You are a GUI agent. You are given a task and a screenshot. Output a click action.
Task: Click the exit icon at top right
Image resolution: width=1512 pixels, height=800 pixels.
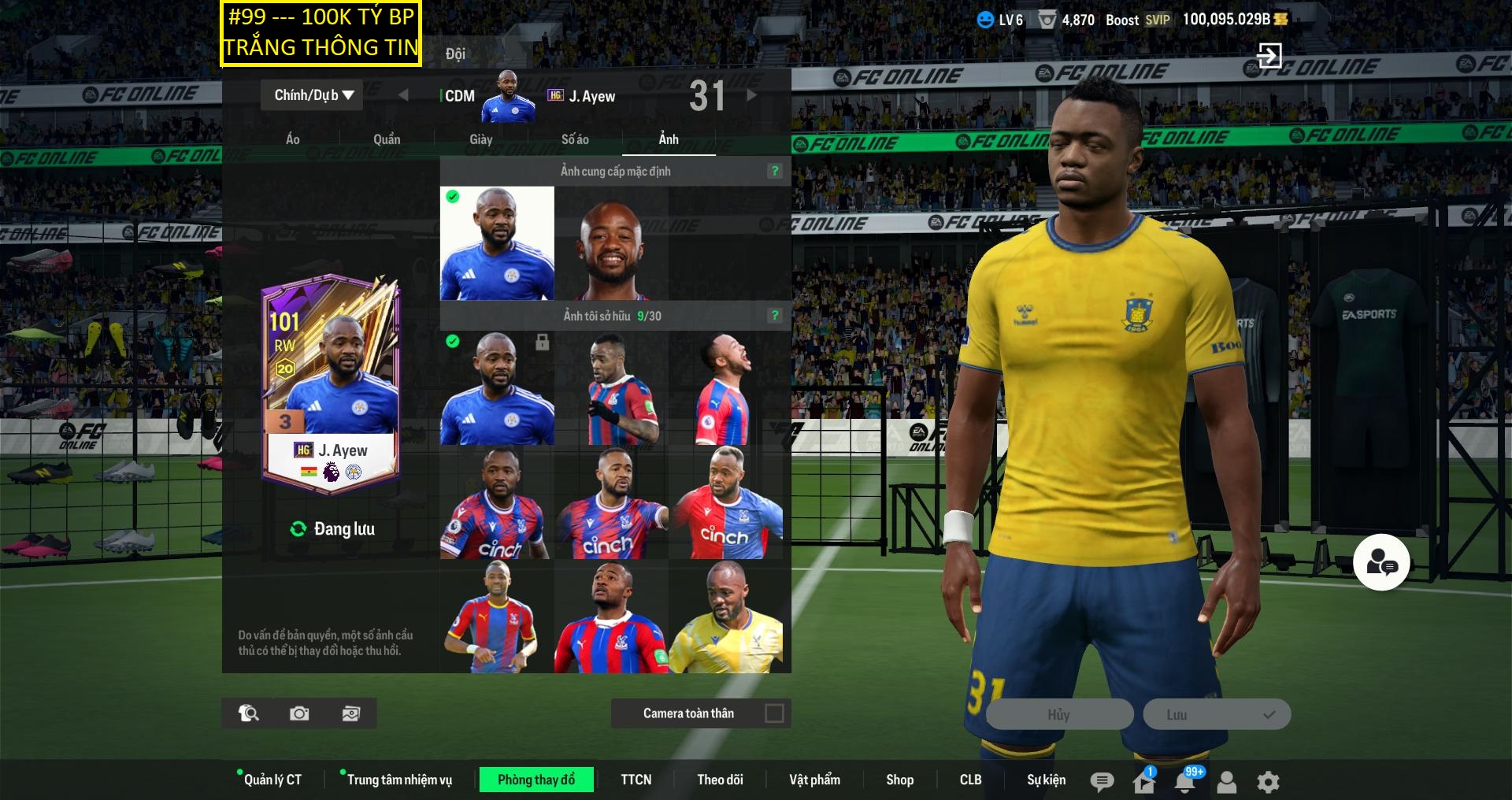point(1269,55)
